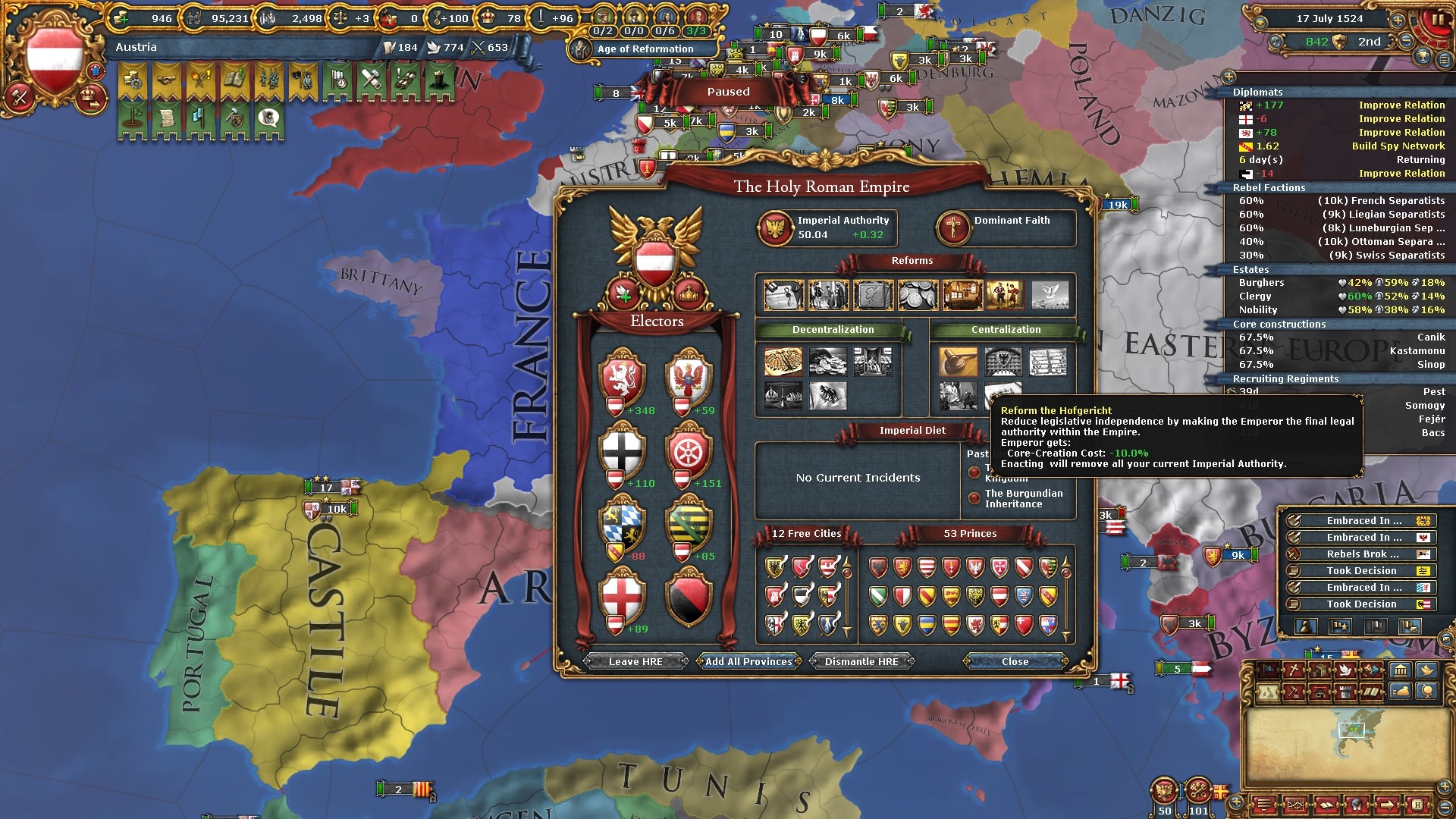Select the Mainz wheel elector shield
The height and width of the screenshot is (819, 1456).
point(689,452)
